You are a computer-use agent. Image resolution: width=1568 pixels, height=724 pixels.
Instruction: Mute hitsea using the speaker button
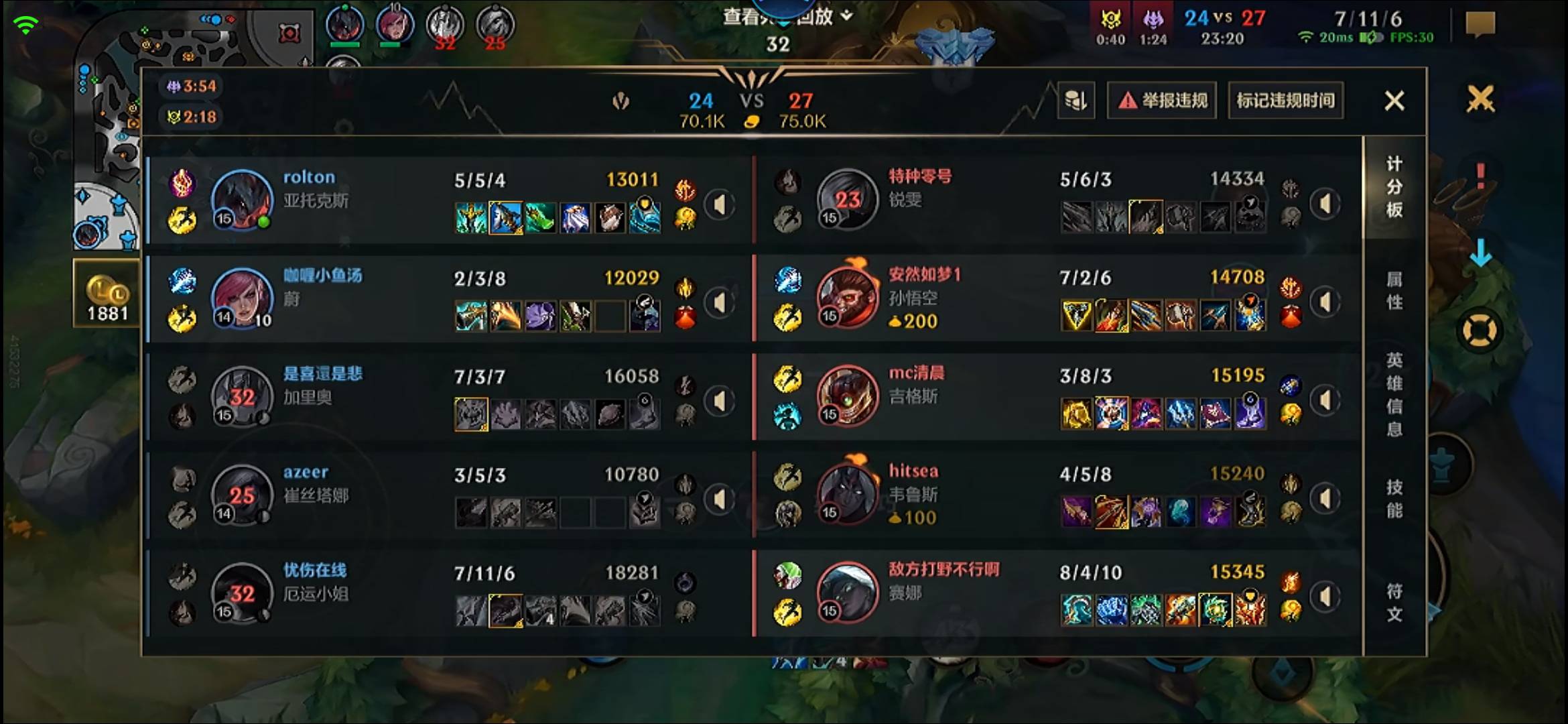coord(1325,499)
